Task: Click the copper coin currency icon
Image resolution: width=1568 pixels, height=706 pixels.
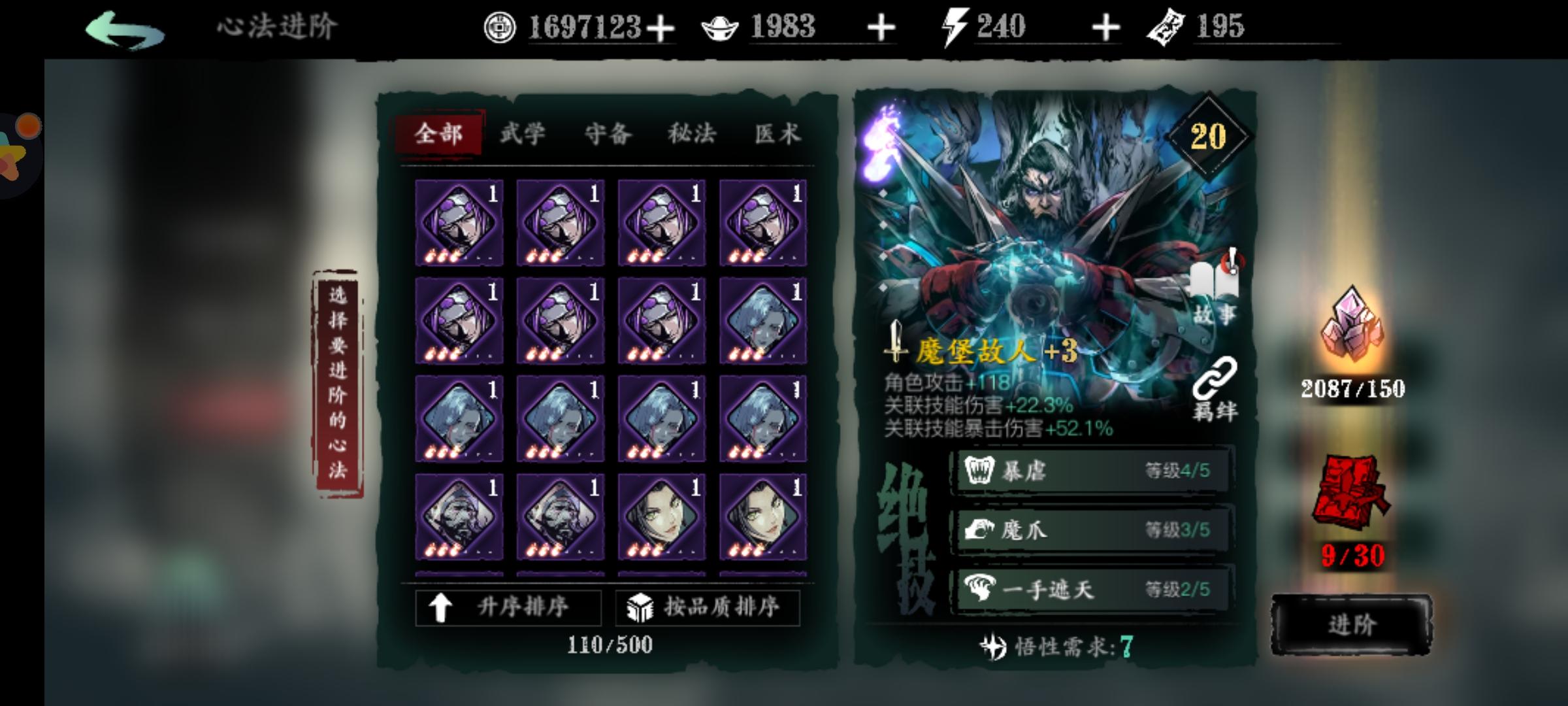Action: tap(500, 27)
